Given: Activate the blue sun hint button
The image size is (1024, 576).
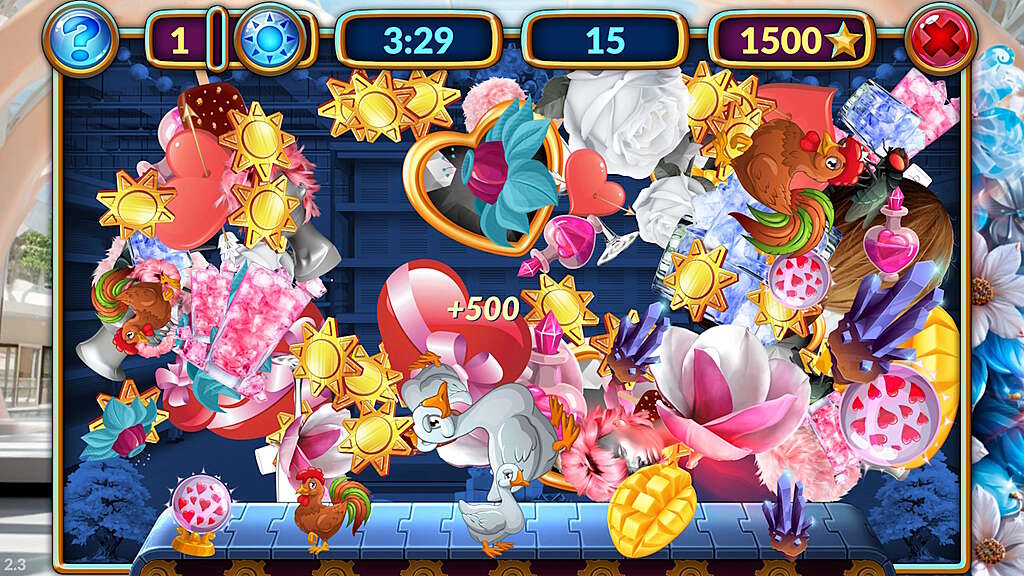Looking at the screenshot, I should [x=268, y=41].
